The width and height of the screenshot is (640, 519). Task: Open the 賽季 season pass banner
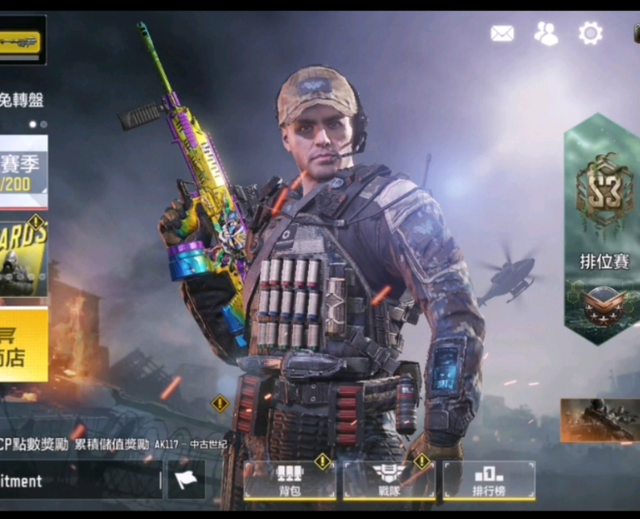pyautogui.click(x=23, y=172)
